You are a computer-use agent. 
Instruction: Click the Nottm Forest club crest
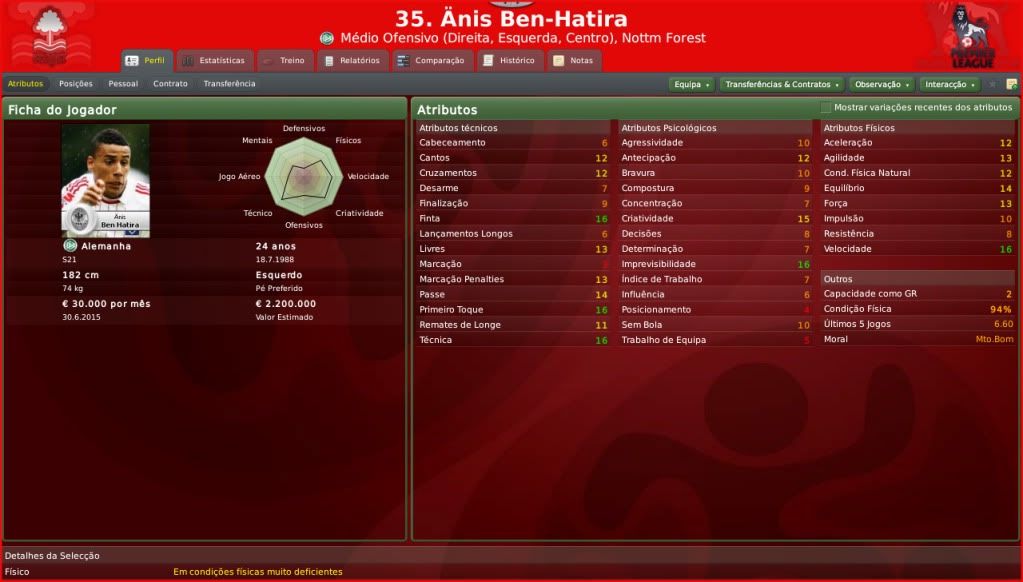tap(47, 36)
